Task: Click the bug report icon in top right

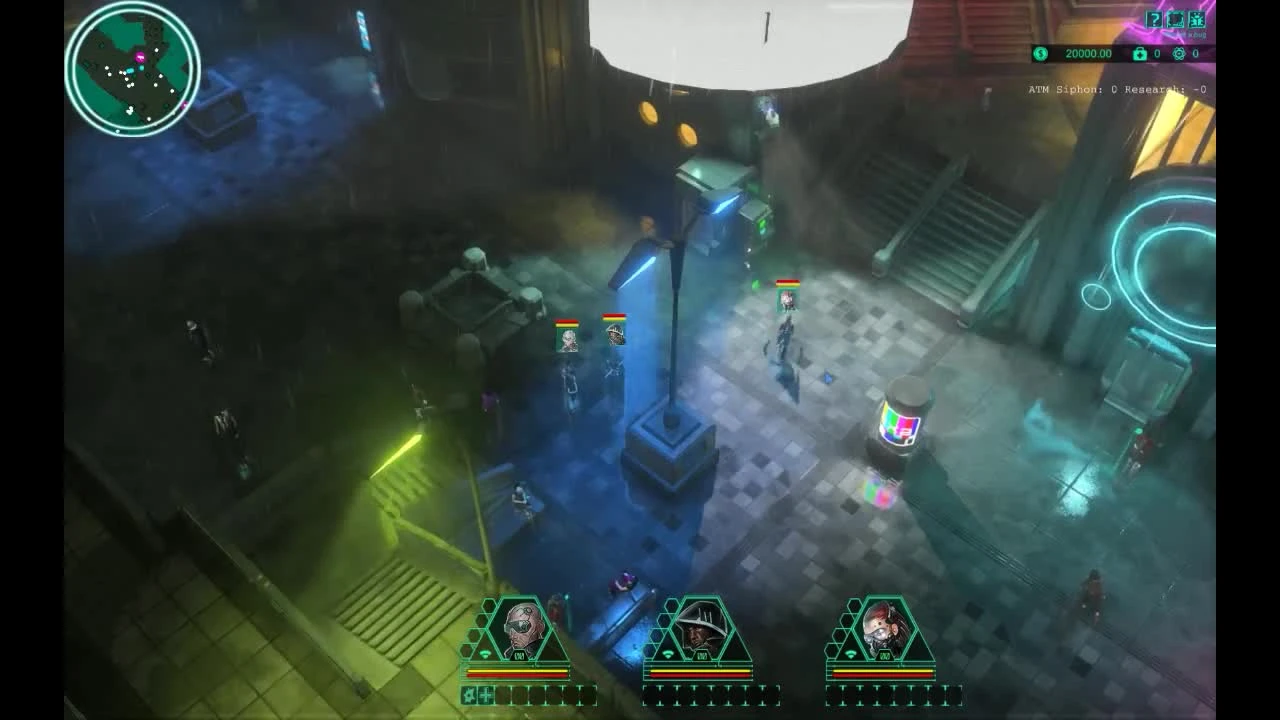Action: (x=1197, y=19)
